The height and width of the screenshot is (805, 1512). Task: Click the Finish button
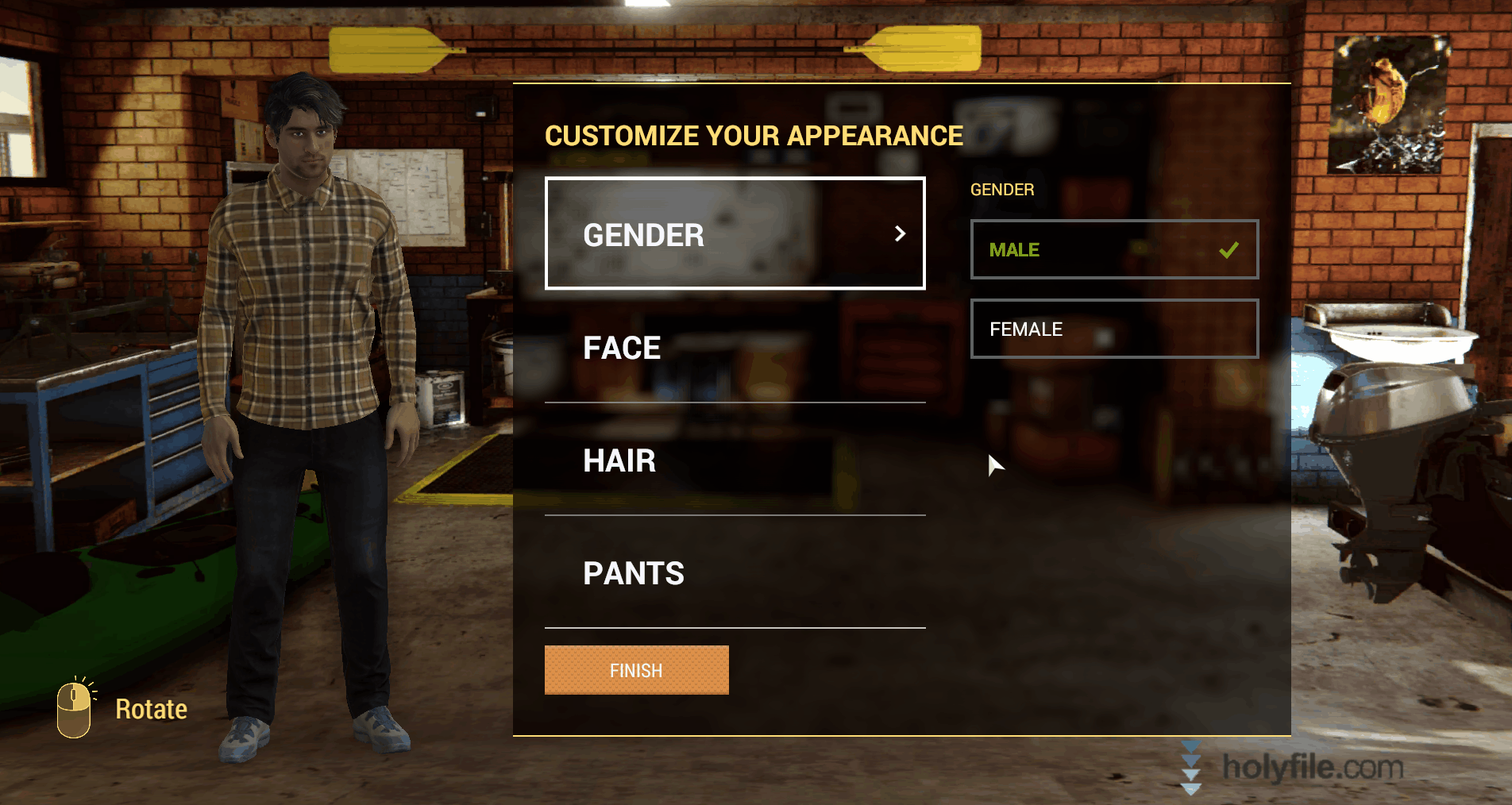tap(636, 670)
